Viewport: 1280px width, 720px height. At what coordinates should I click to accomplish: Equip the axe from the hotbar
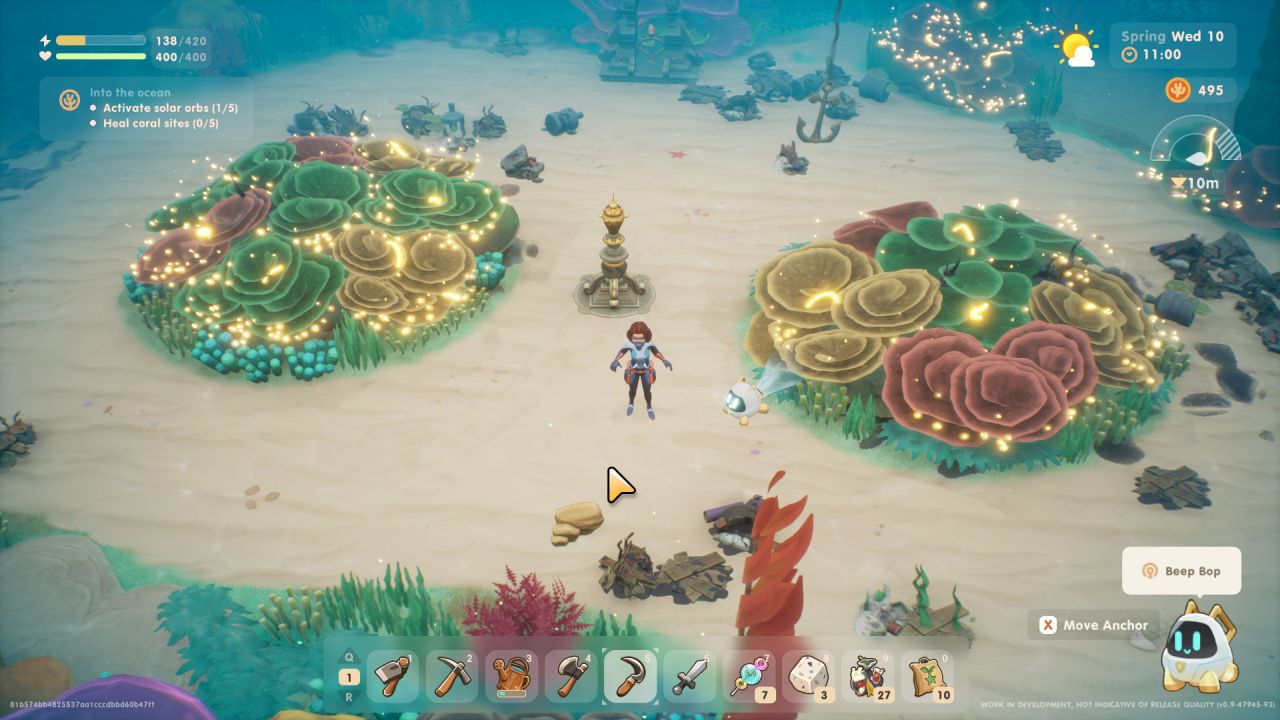point(571,677)
